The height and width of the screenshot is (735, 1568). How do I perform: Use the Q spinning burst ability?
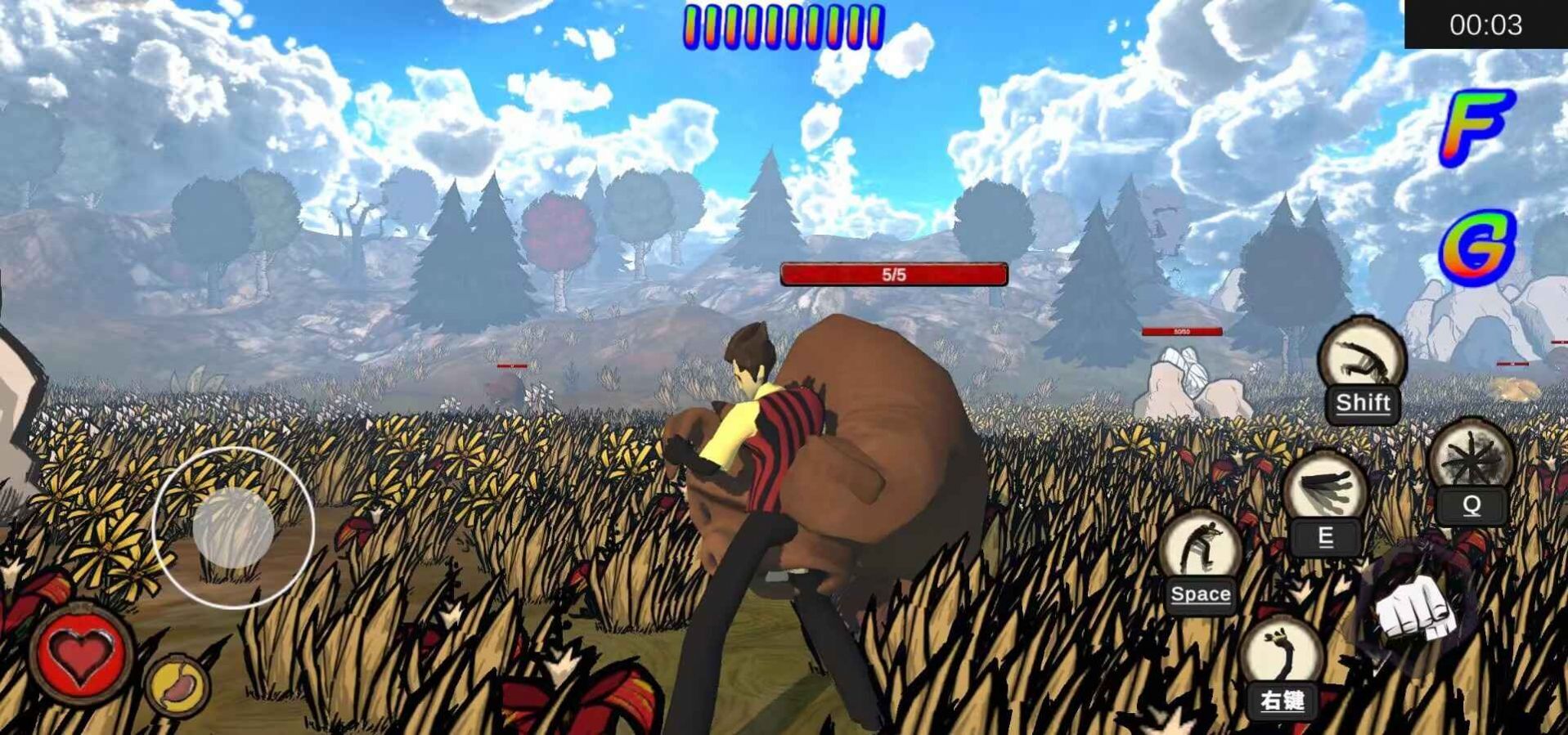(1471, 468)
